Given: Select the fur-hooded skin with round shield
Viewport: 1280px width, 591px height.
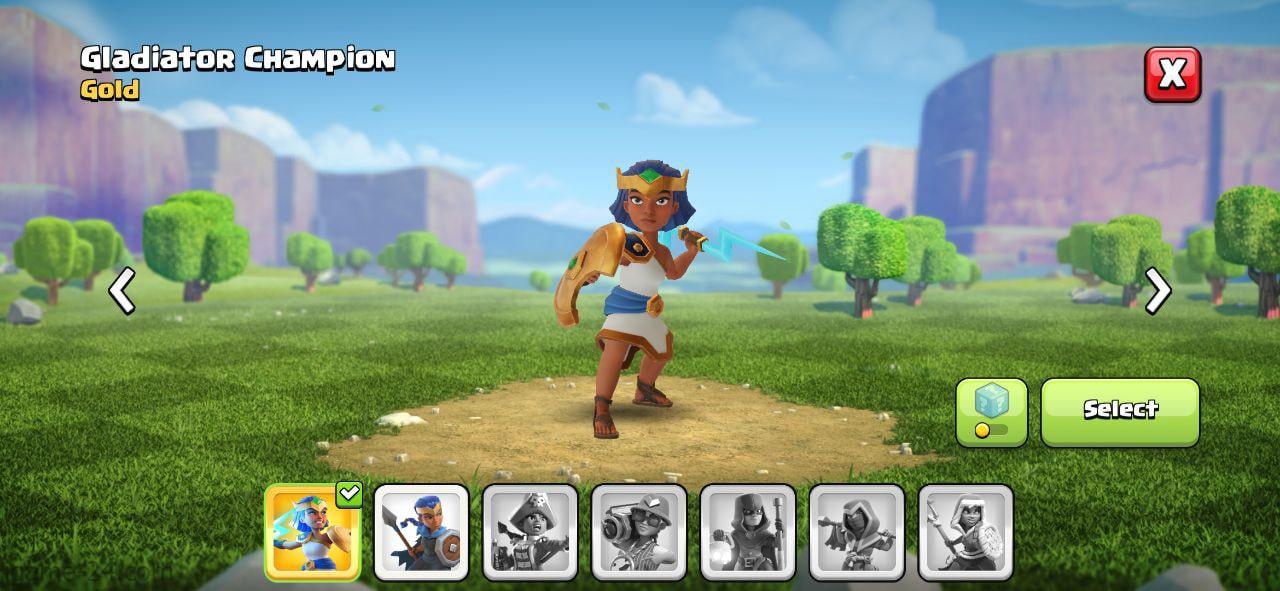Looking at the screenshot, I should click(966, 532).
